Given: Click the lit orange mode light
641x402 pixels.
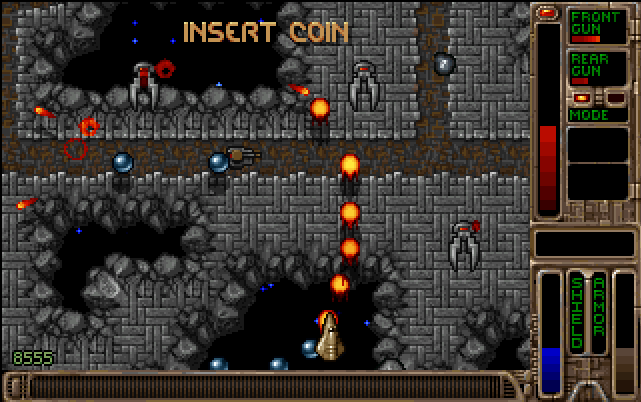Looking at the screenshot, I should pos(581,98).
